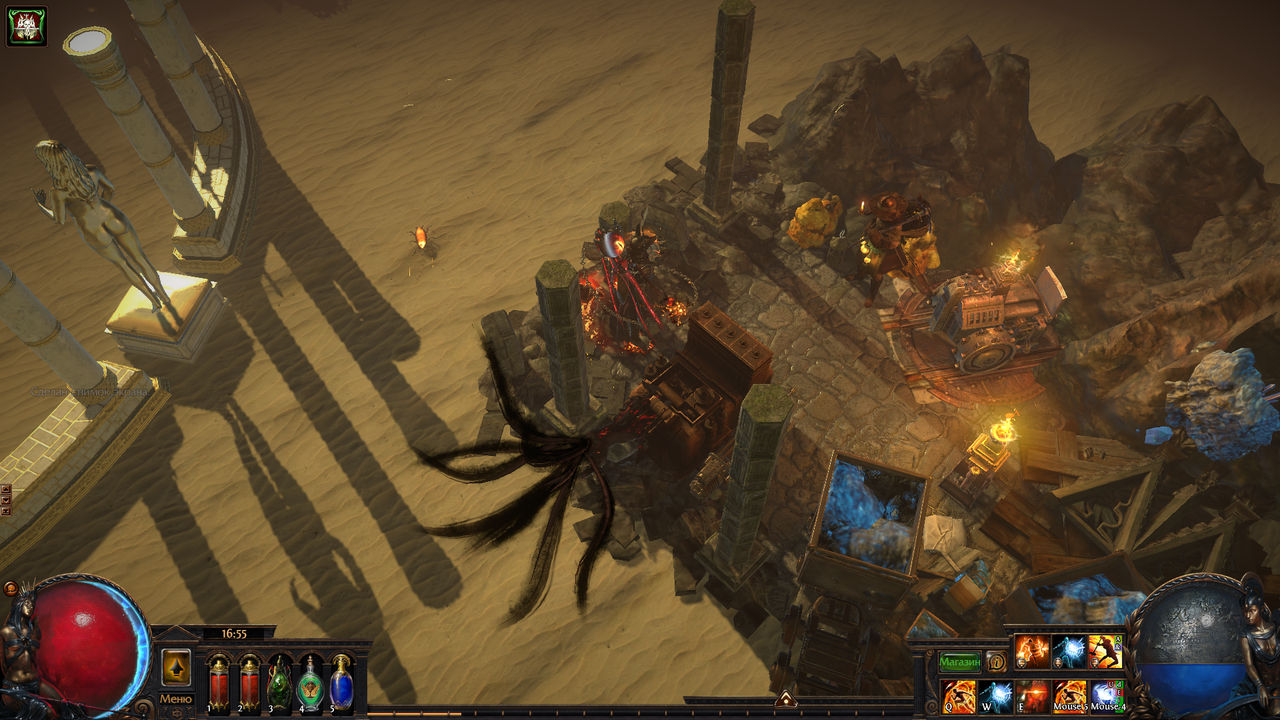
Task: Expand the arrow tab at bottom center
Action: tap(785, 699)
